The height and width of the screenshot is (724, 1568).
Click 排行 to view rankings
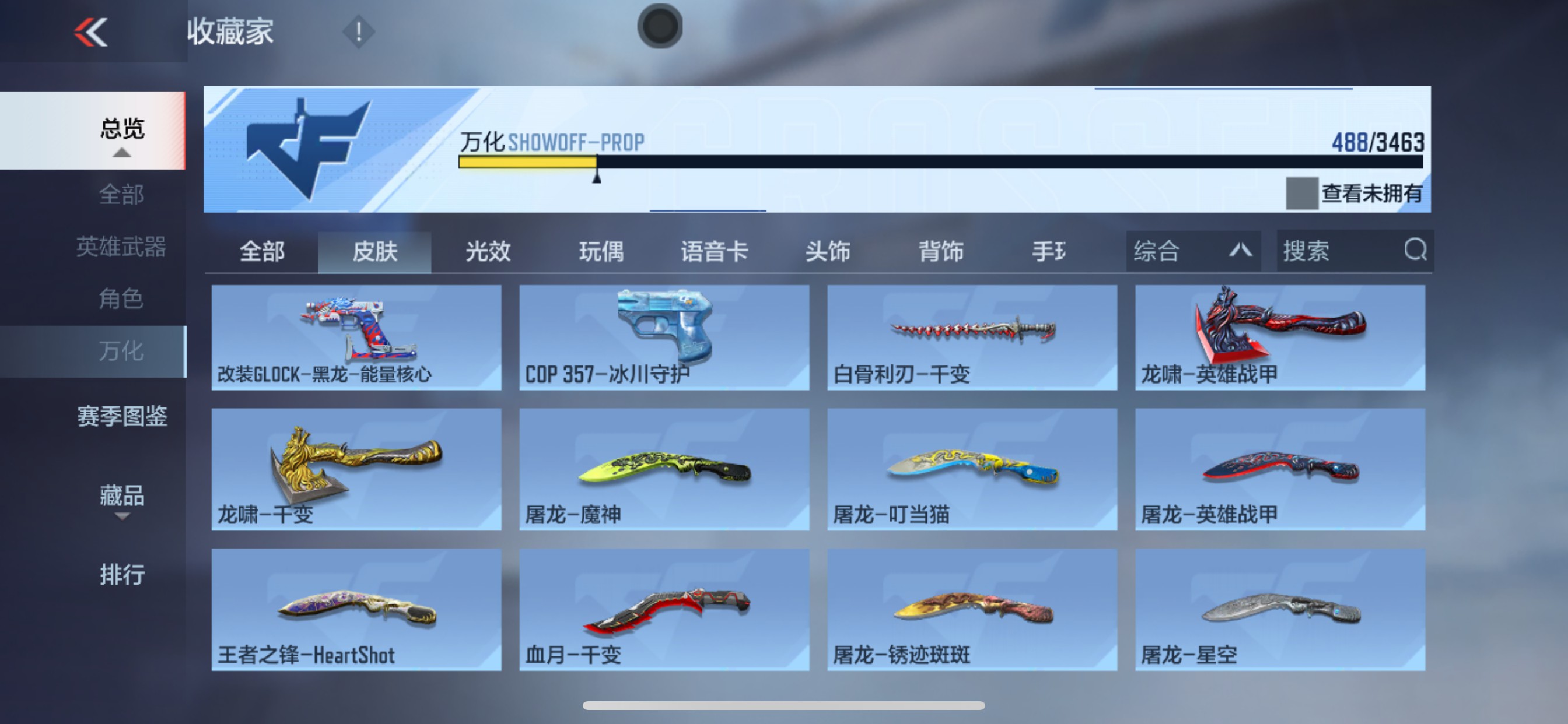pyautogui.click(x=122, y=574)
